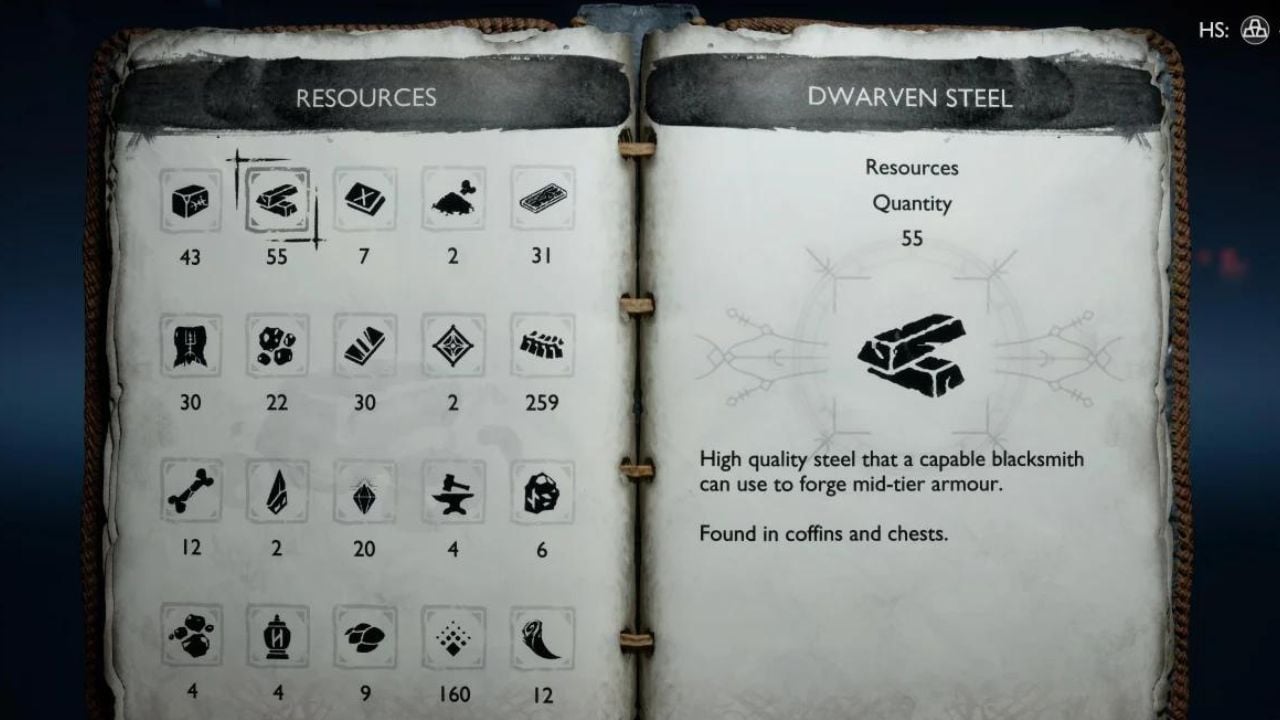Select the anvil crafting icon with quantity 4
Viewport: 1280px width, 720px height.
pyautogui.click(x=452, y=494)
